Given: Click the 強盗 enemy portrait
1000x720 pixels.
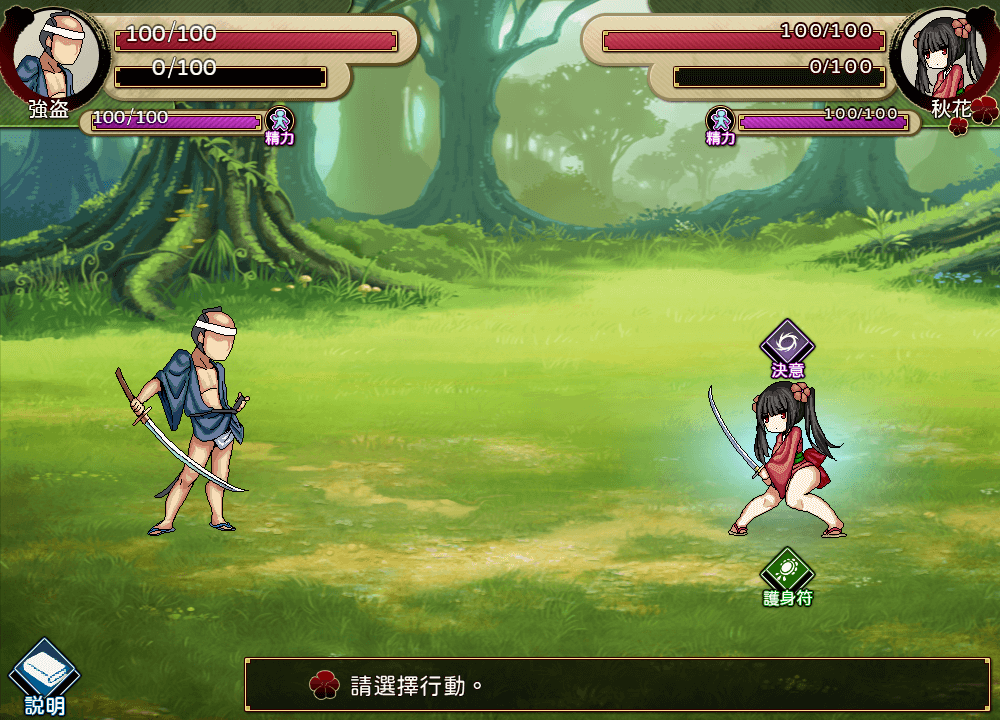Looking at the screenshot, I should (58, 52).
